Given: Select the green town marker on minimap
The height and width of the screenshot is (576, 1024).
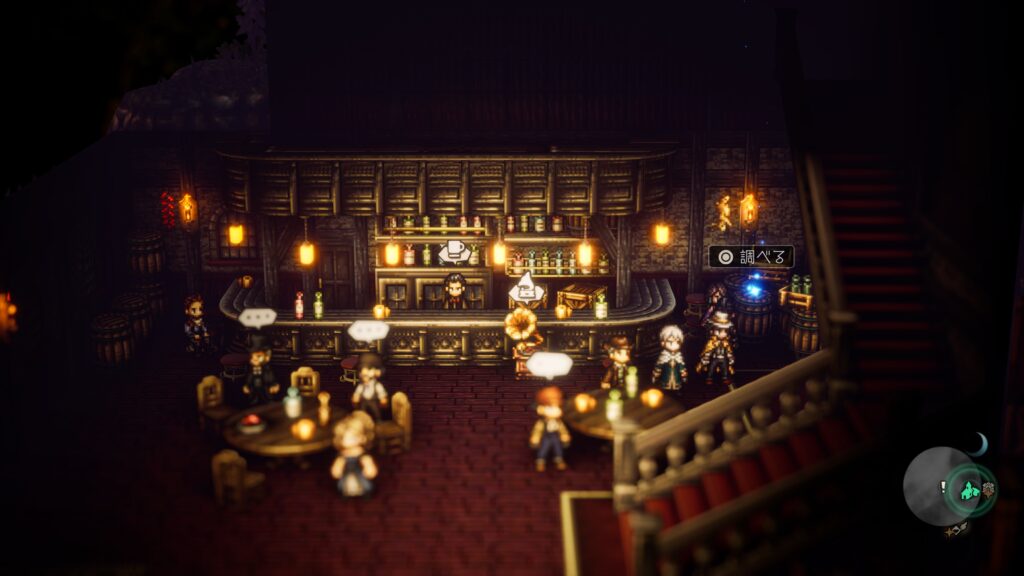Looking at the screenshot, I should coord(968,490).
